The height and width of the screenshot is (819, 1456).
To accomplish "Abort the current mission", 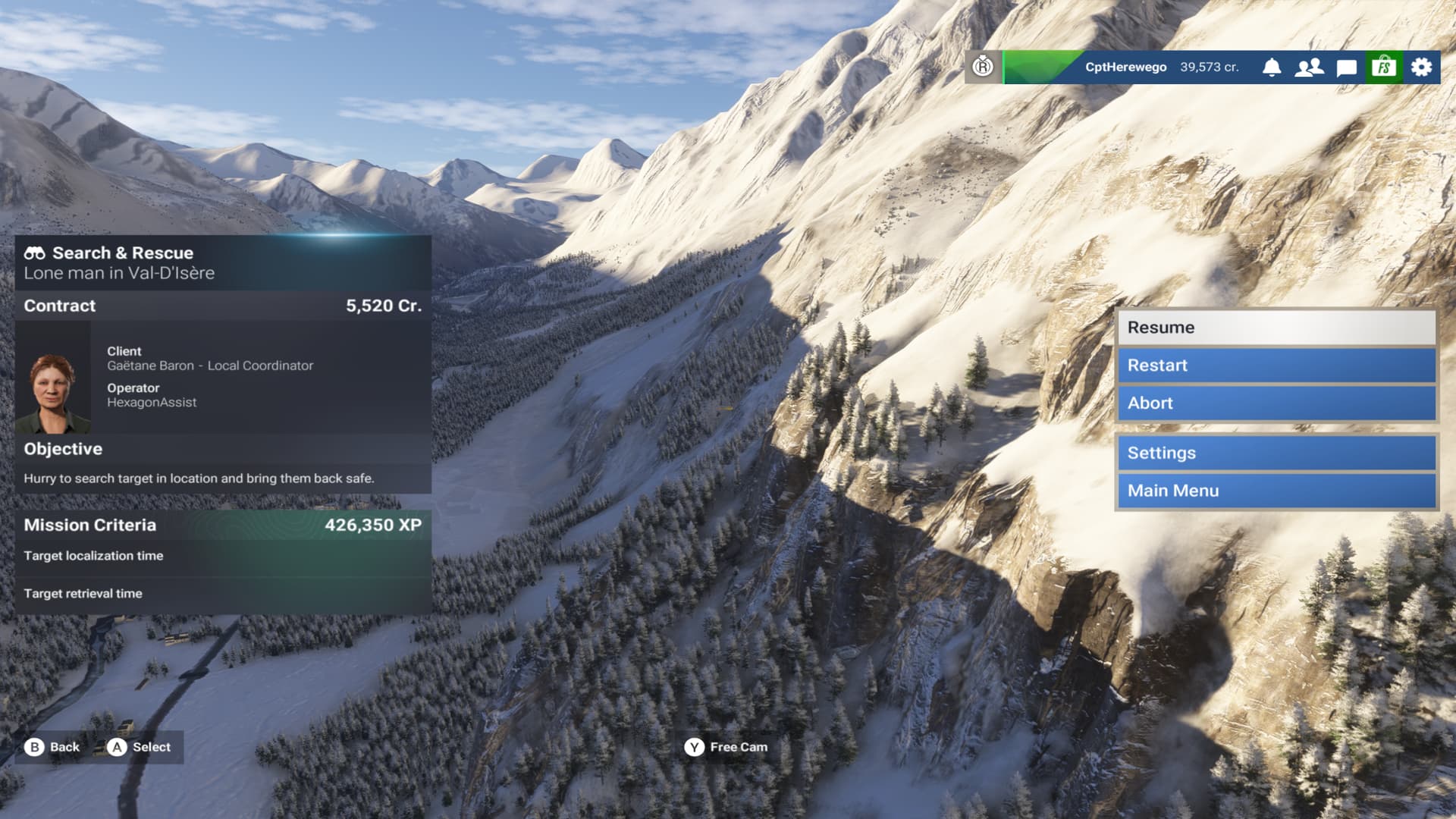I will tap(1276, 403).
